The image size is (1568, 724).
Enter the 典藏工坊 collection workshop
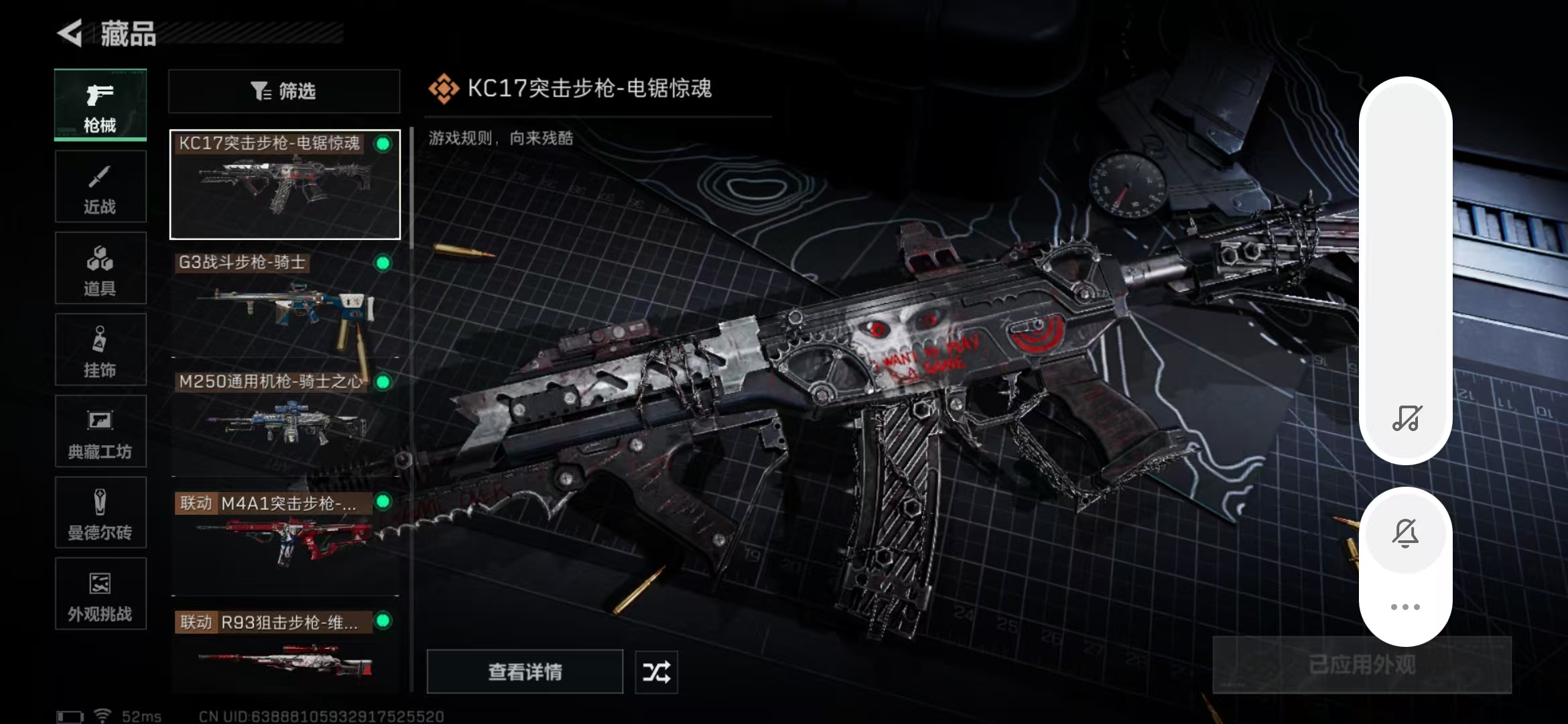pos(100,431)
